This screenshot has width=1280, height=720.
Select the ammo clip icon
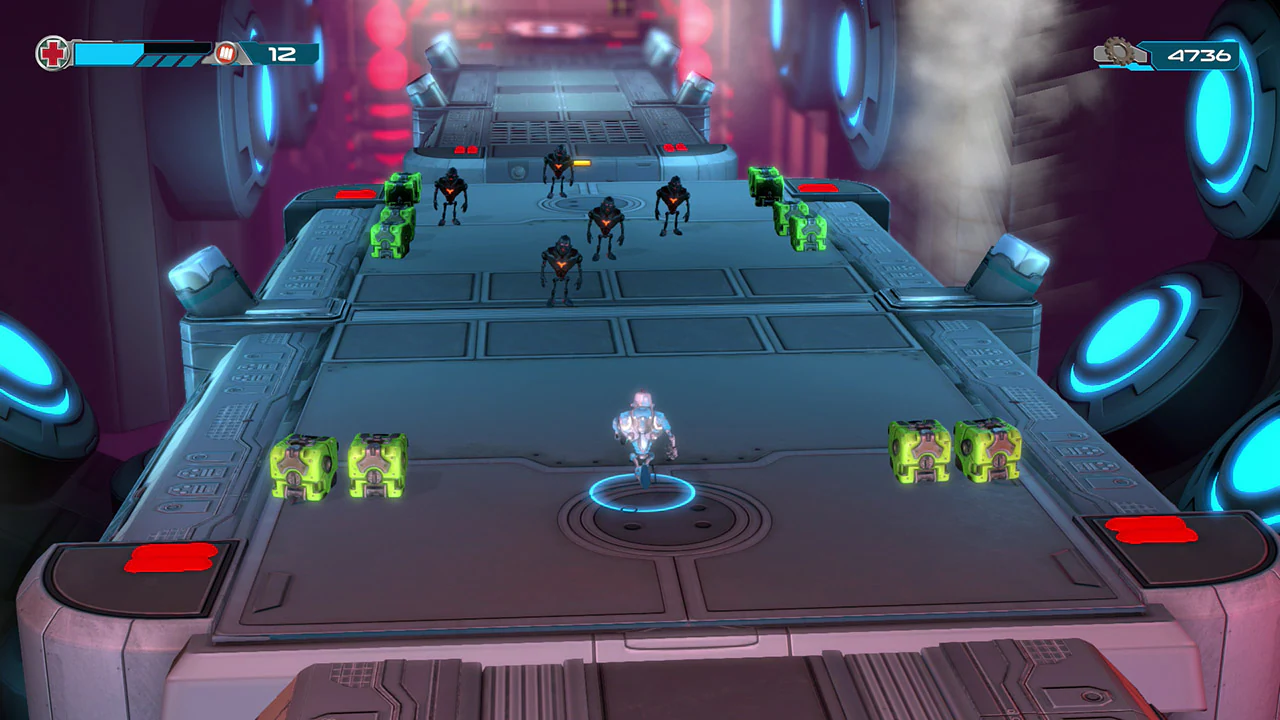tap(228, 54)
